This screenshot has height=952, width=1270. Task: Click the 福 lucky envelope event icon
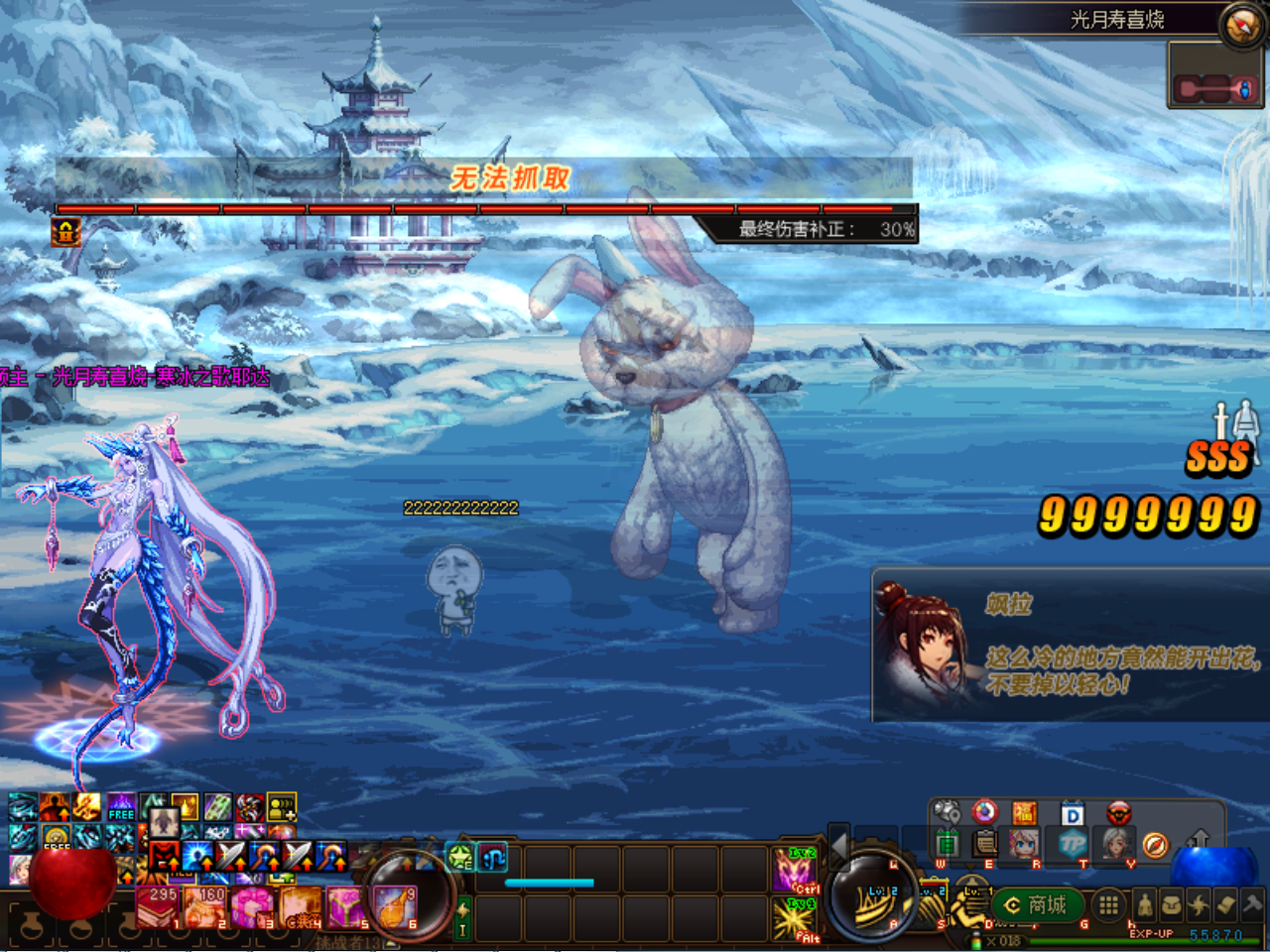tap(1024, 813)
